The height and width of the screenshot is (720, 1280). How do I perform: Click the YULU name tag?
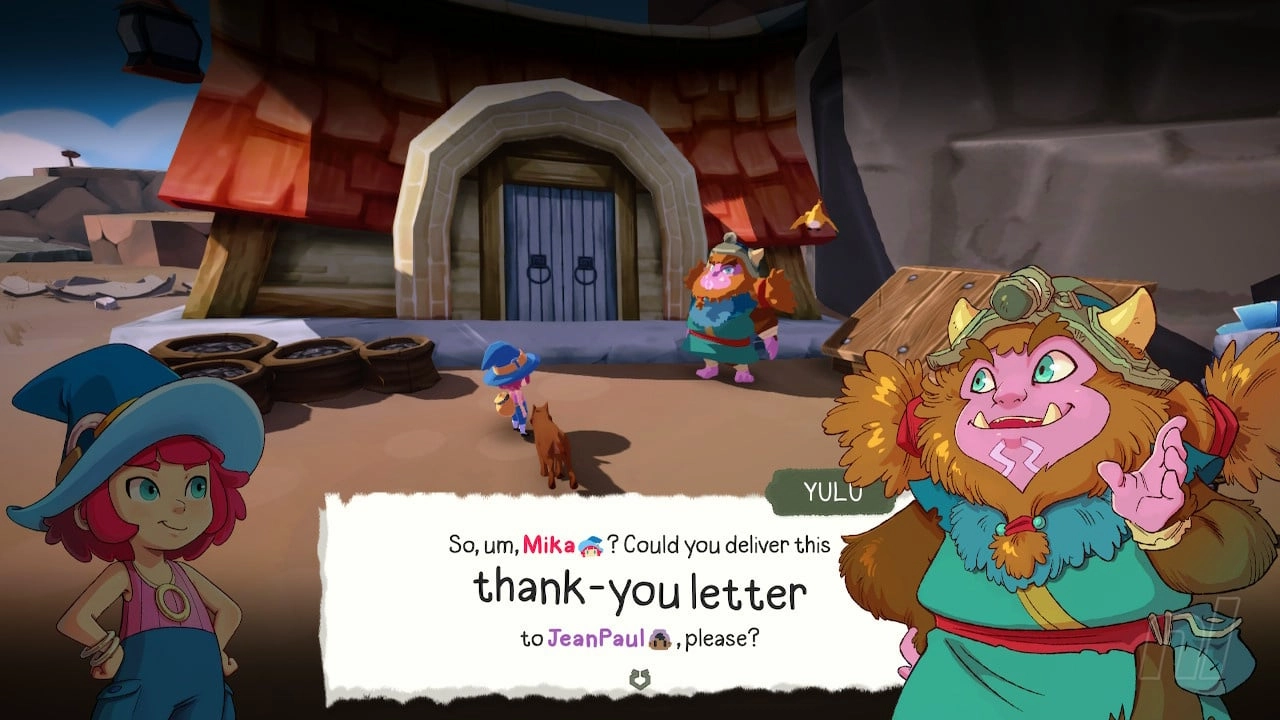[836, 491]
